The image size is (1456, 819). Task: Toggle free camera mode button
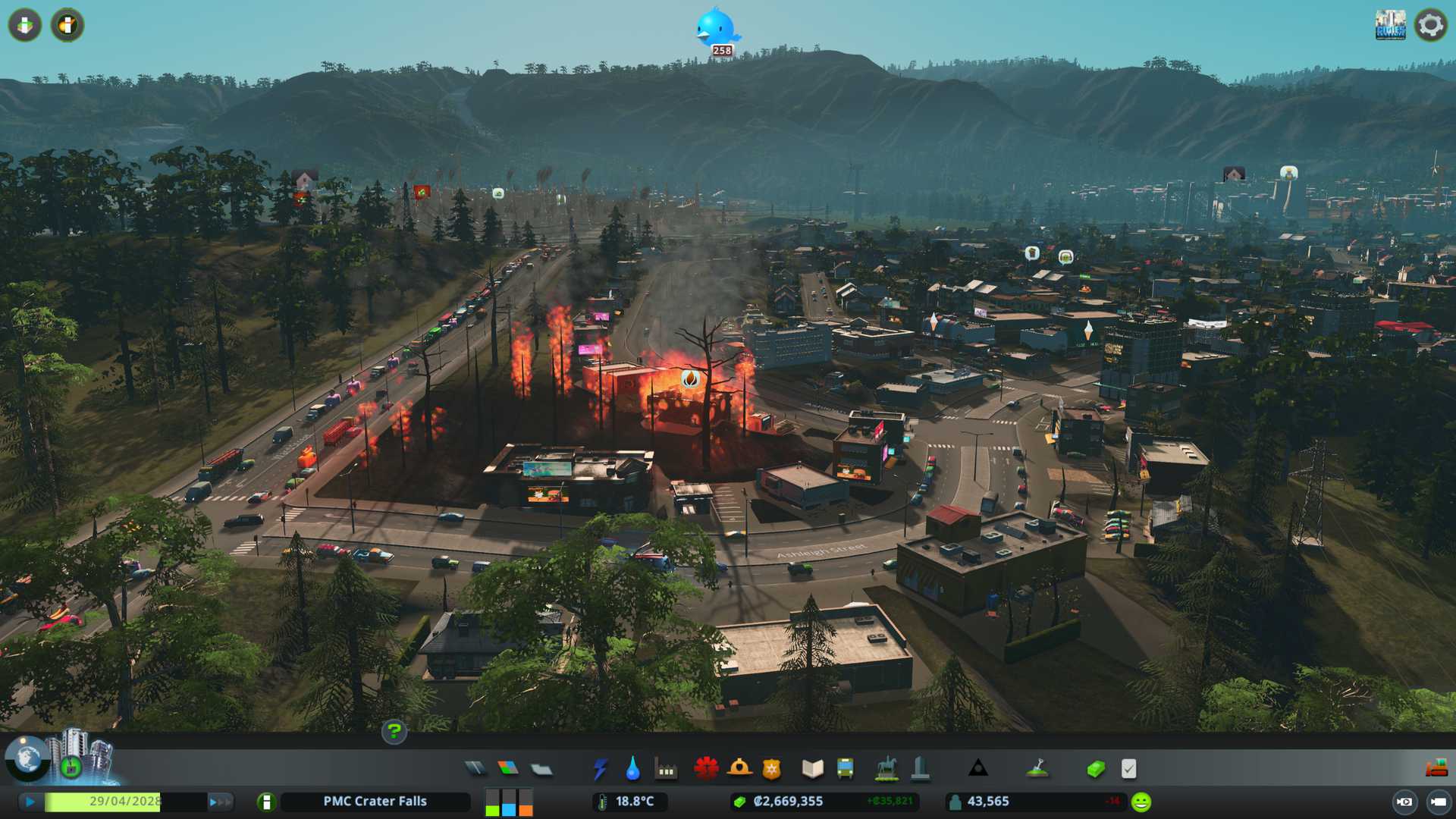click(x=1438, y=802)
